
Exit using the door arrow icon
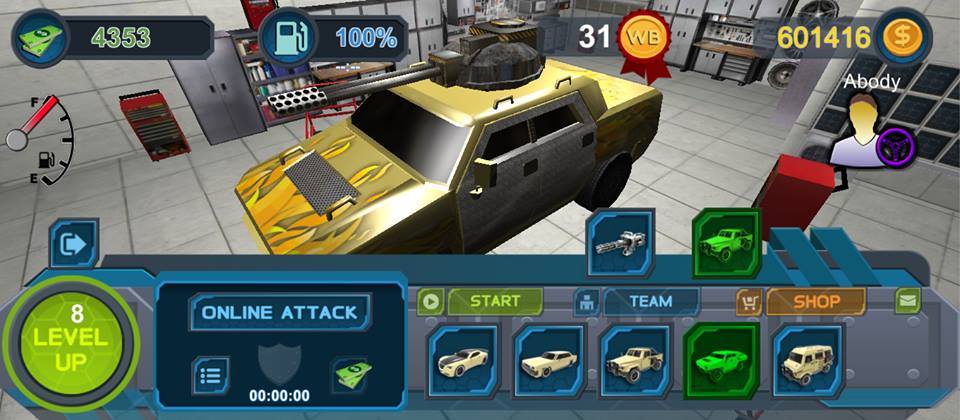(x=75, y=243)
